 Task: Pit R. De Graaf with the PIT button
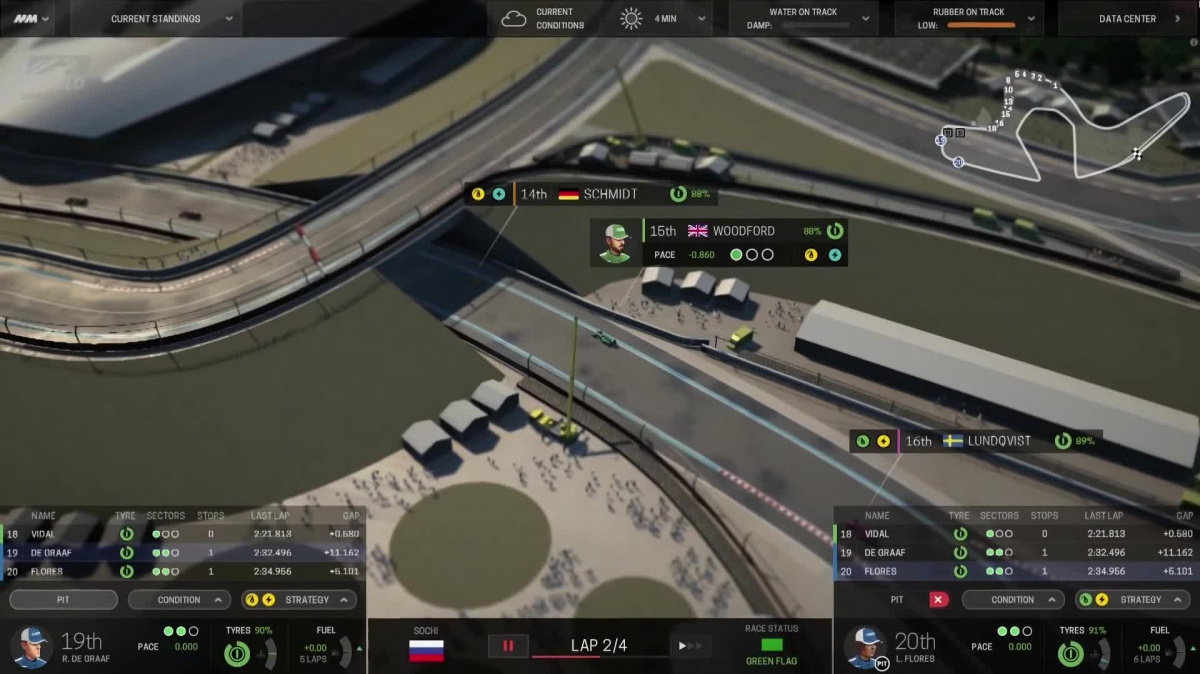[x=63, y=600]
